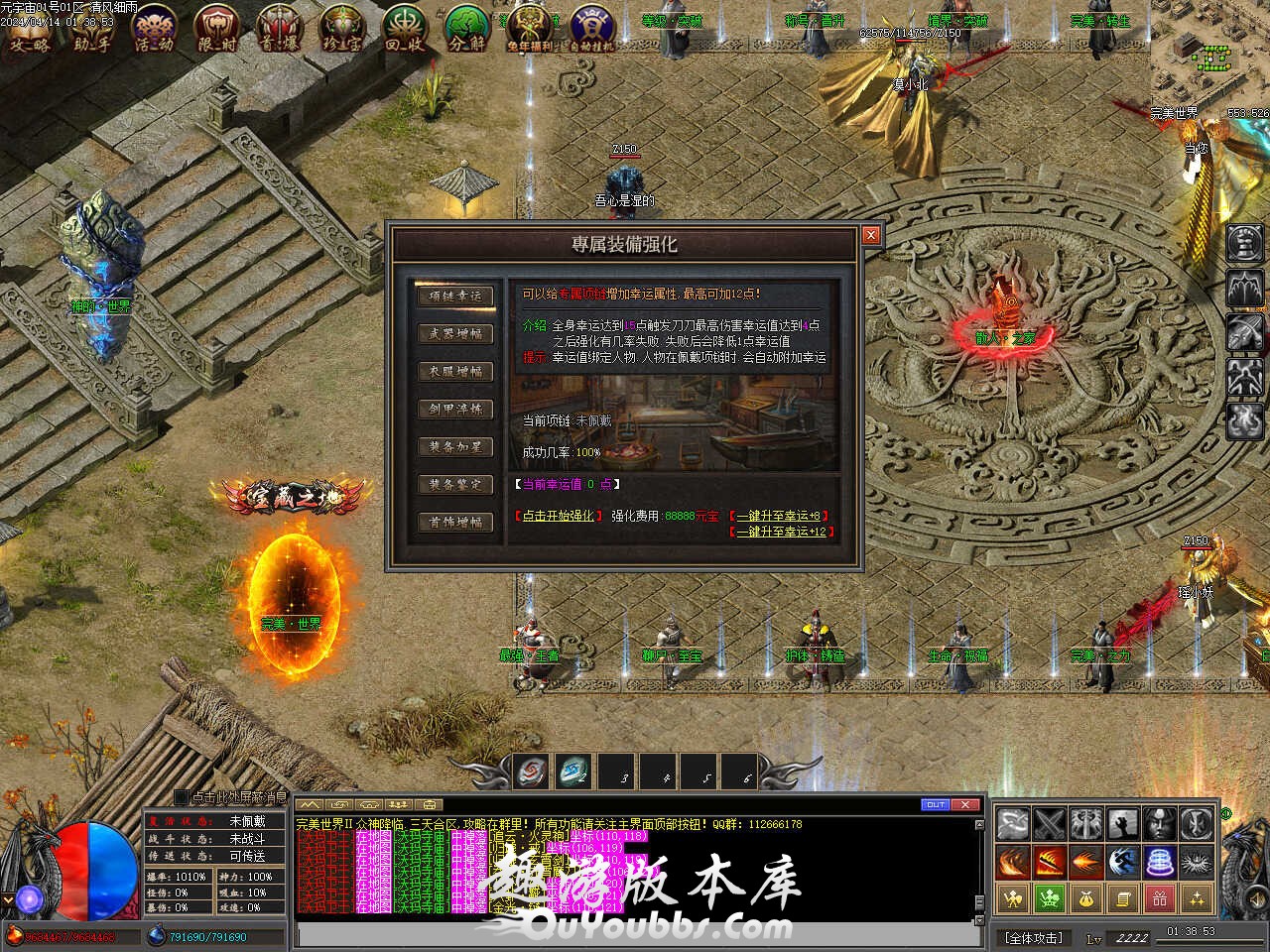Close the 專属装備强化 dialog
Image resolution: width=1270 pixels, height=952 pixels.
[x=870, y=235]
